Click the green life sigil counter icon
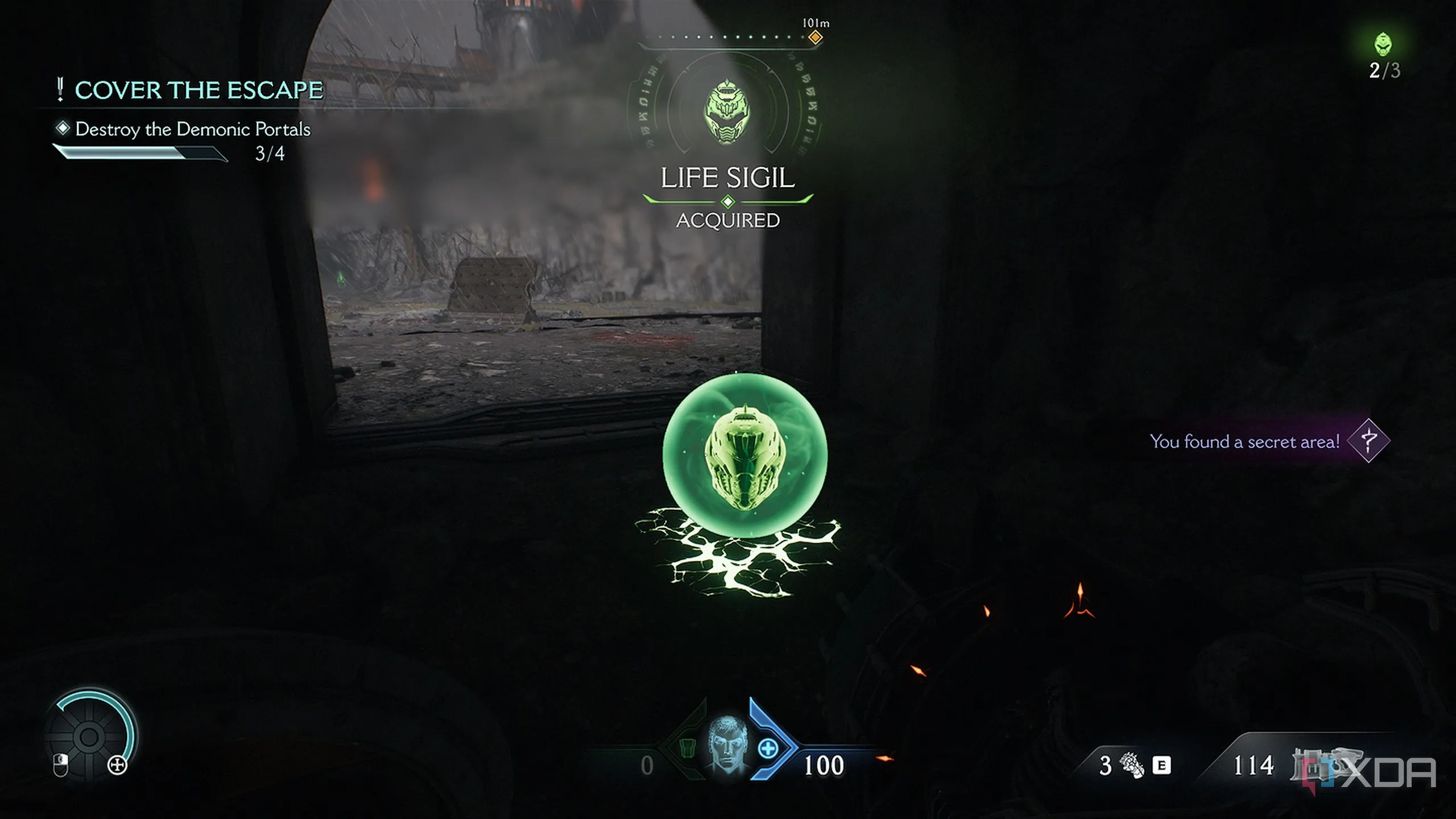The image size is (1456, 819). (1383, 44)
